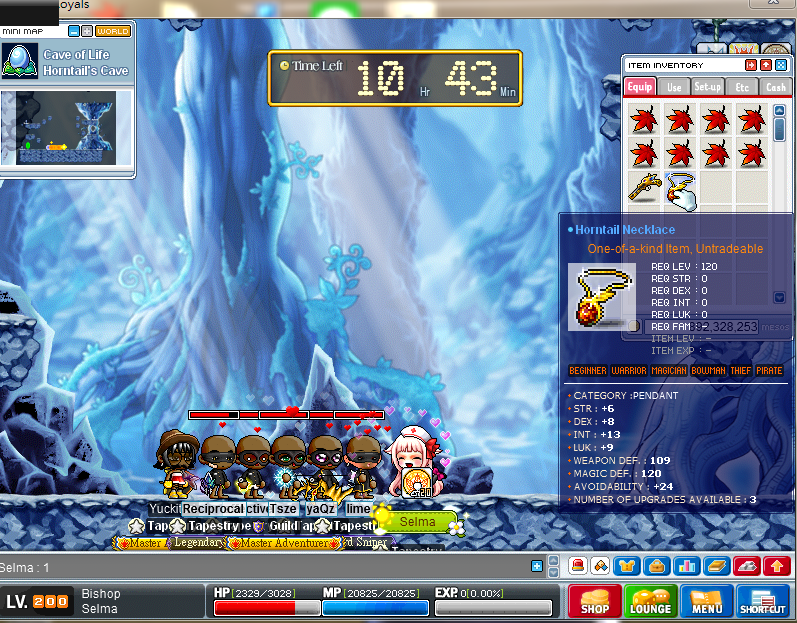
Task: Open the SHORTCUT button
Action: (763, 601)
